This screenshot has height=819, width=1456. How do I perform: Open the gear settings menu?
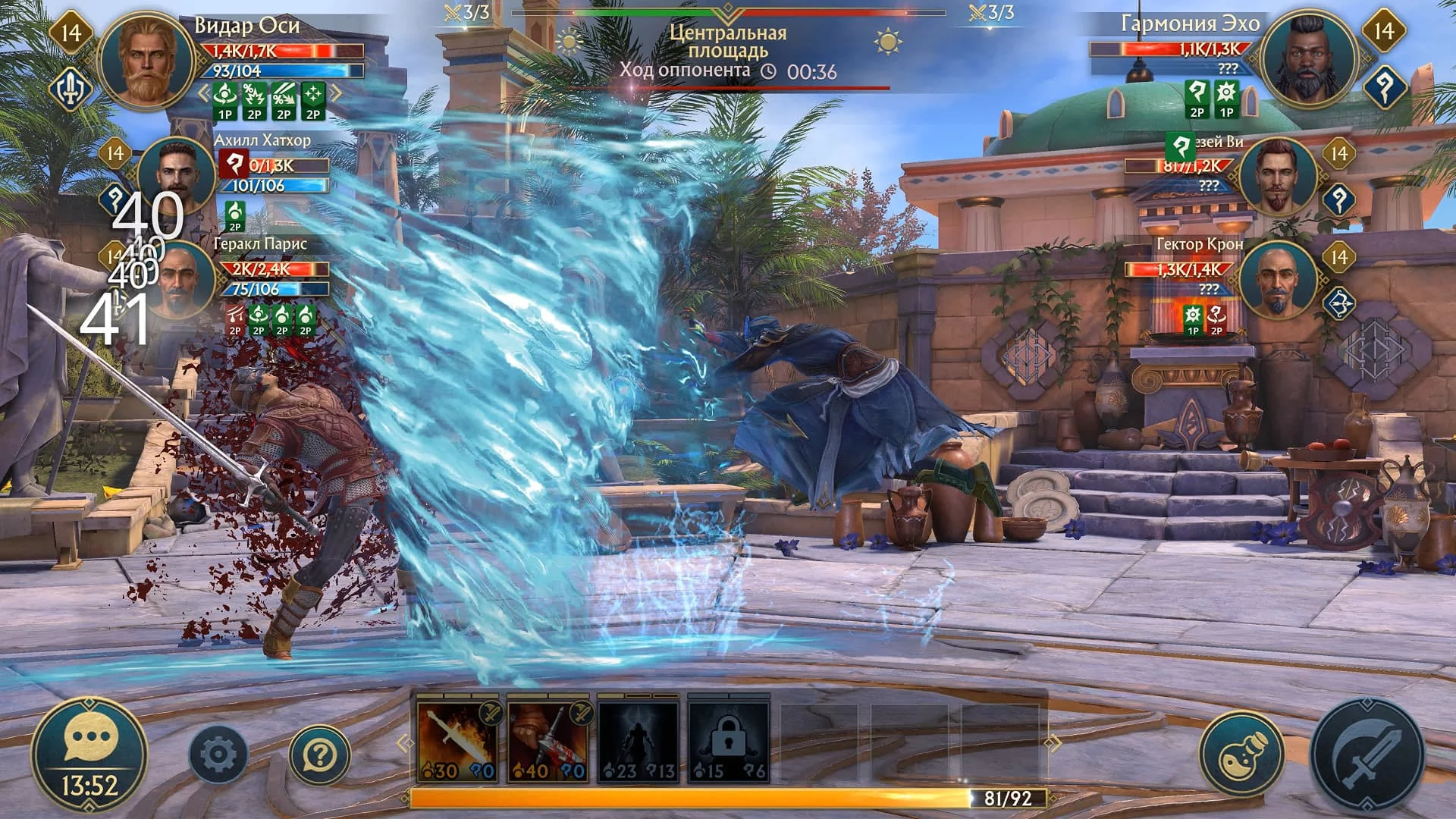coord(218,755)
